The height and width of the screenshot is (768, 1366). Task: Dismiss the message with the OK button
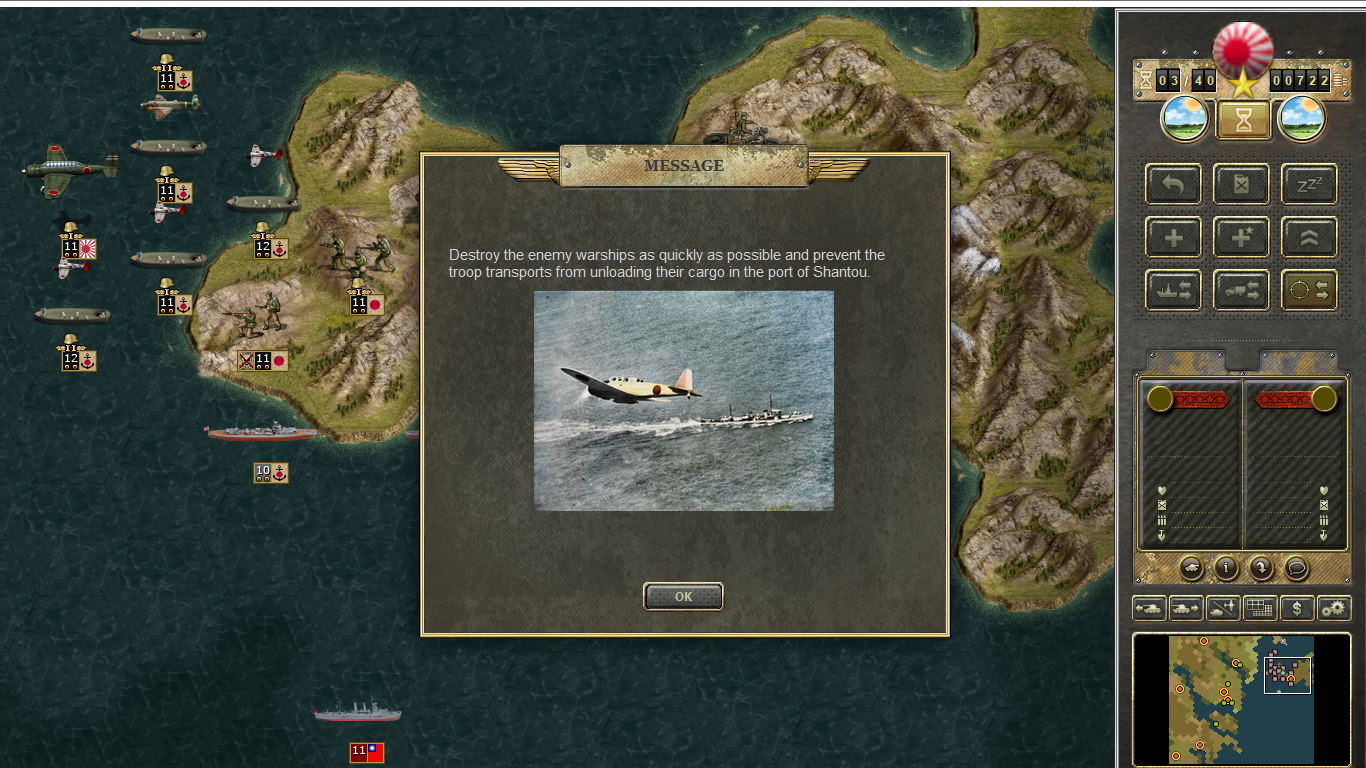pyautogui.click(x=683, y=596)
